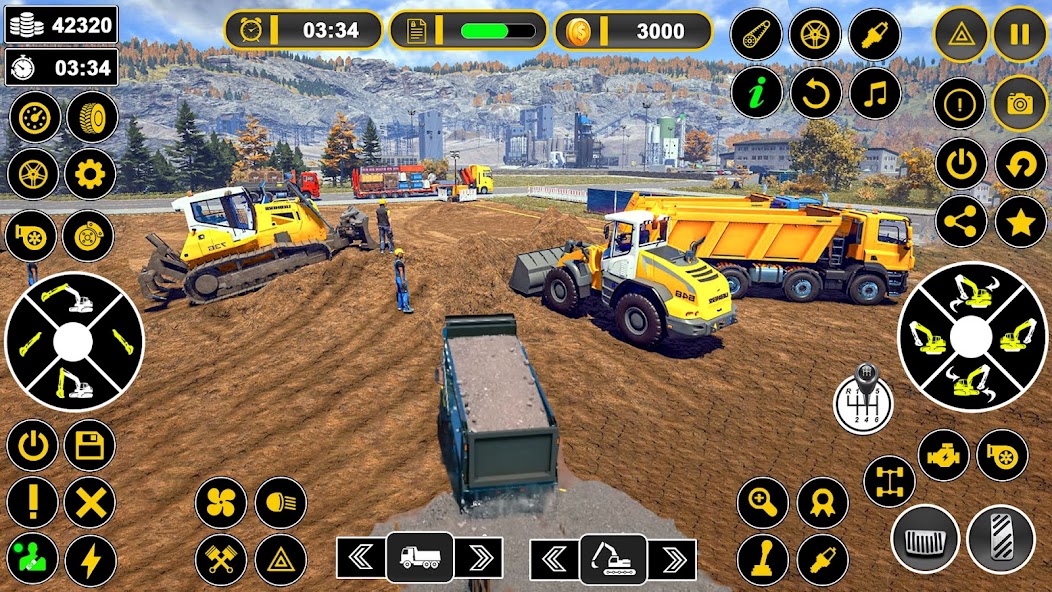Viewport: 1052px width, 592px height.
Task: Open the share icon
Action: tap(961, 222)
